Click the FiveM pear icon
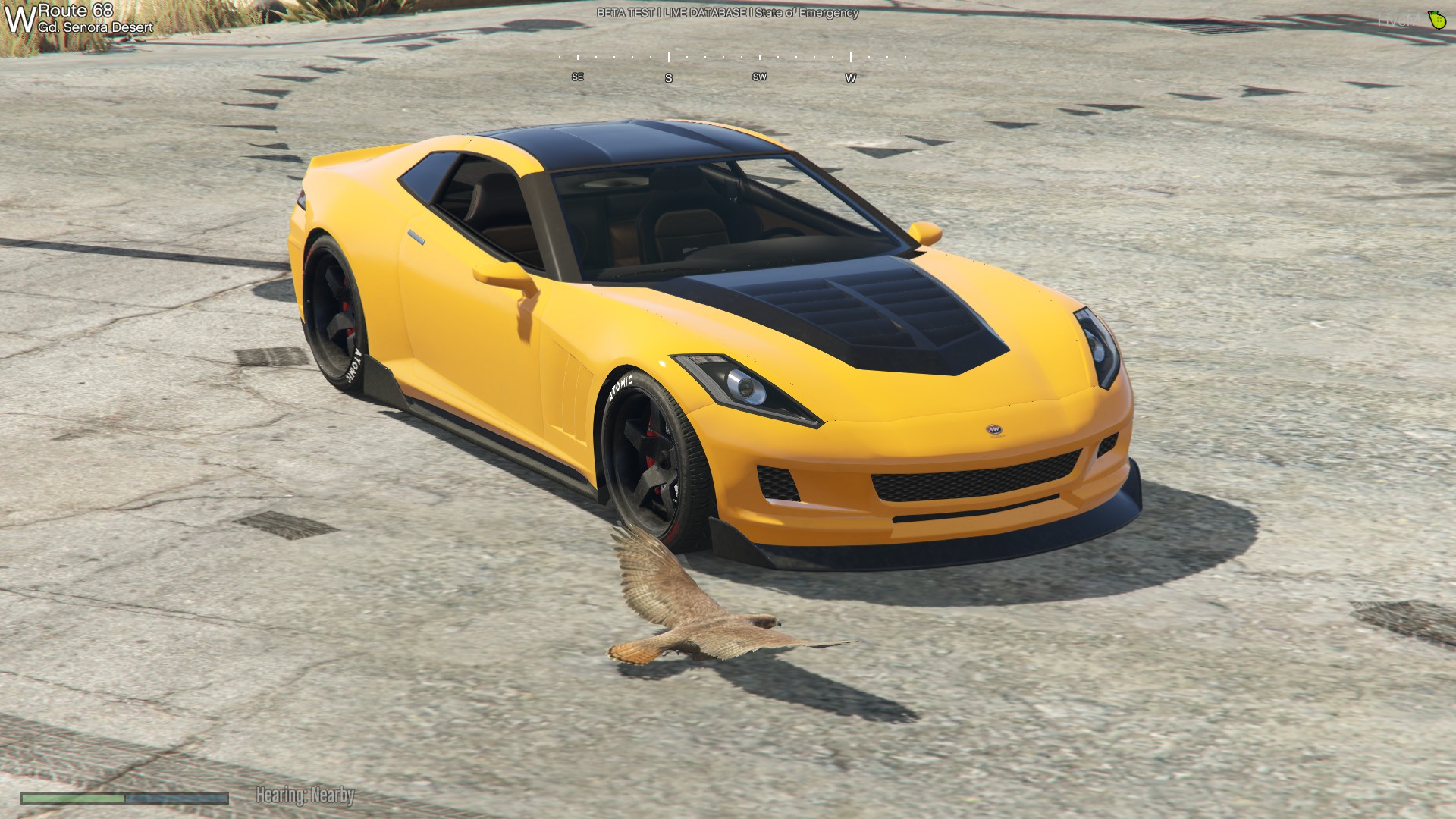This screenshot has height=819, width=1456. pyautogui.click(x=1436, y=20)
